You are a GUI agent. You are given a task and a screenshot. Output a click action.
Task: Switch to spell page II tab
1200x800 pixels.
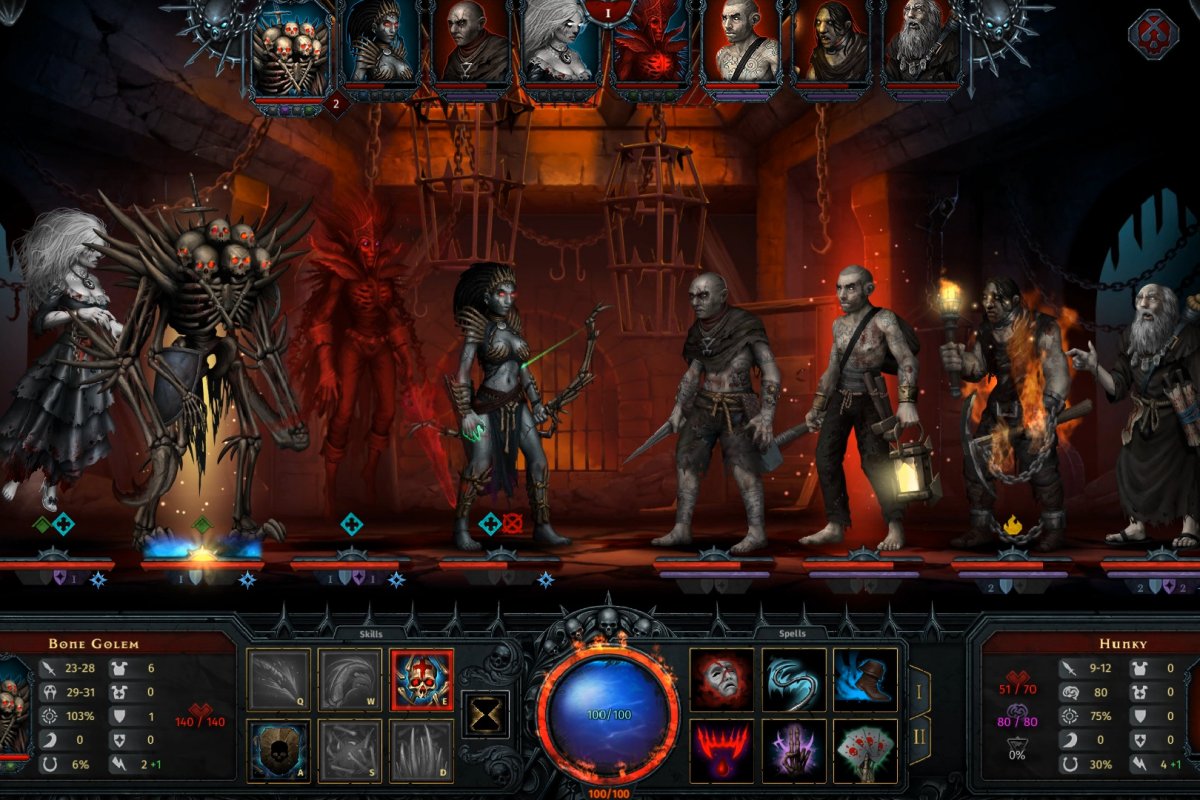[x=919, y=740]
